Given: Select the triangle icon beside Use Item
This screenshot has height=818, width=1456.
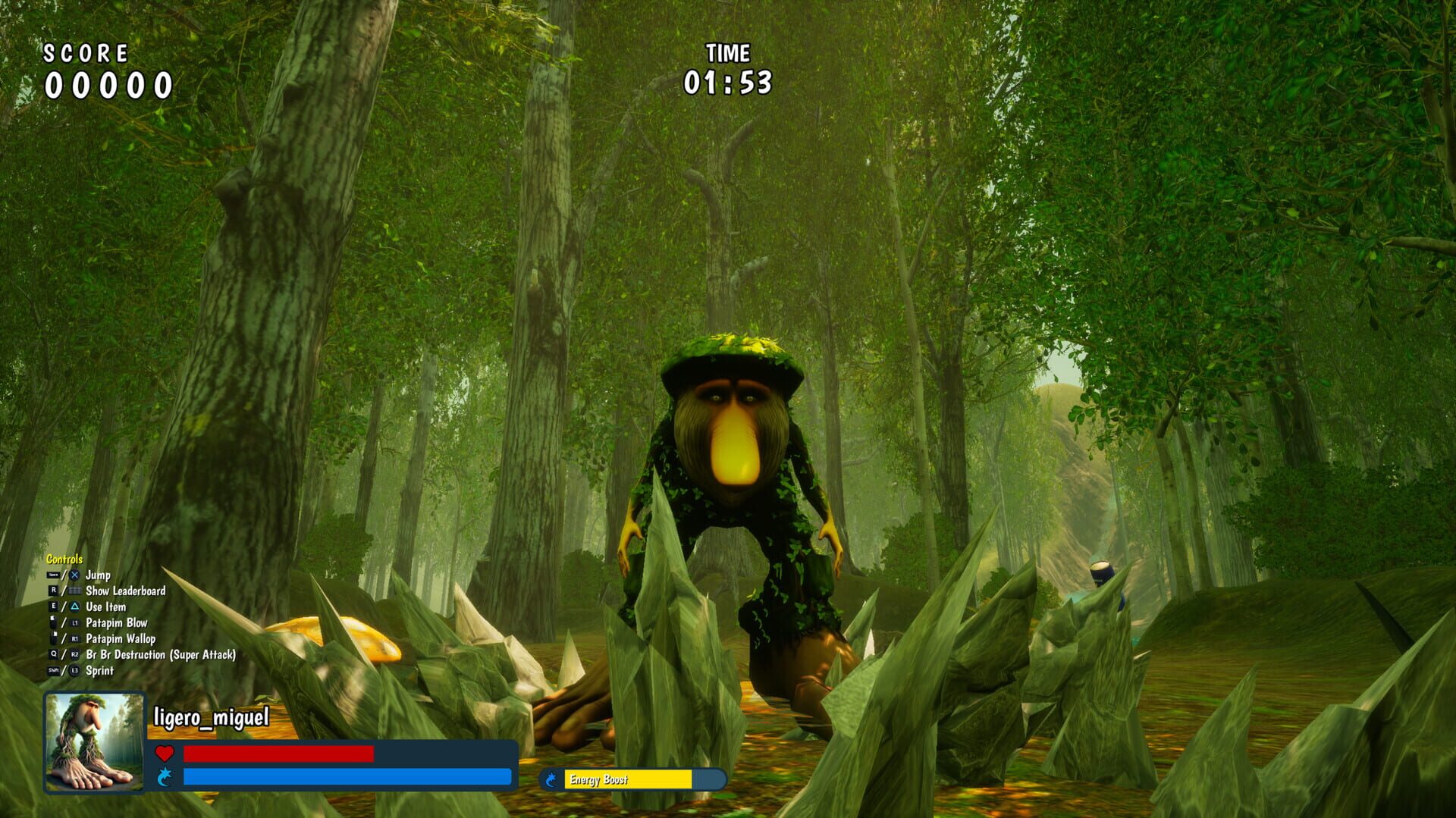Looking at the screenshot, I should pos(75,606).
